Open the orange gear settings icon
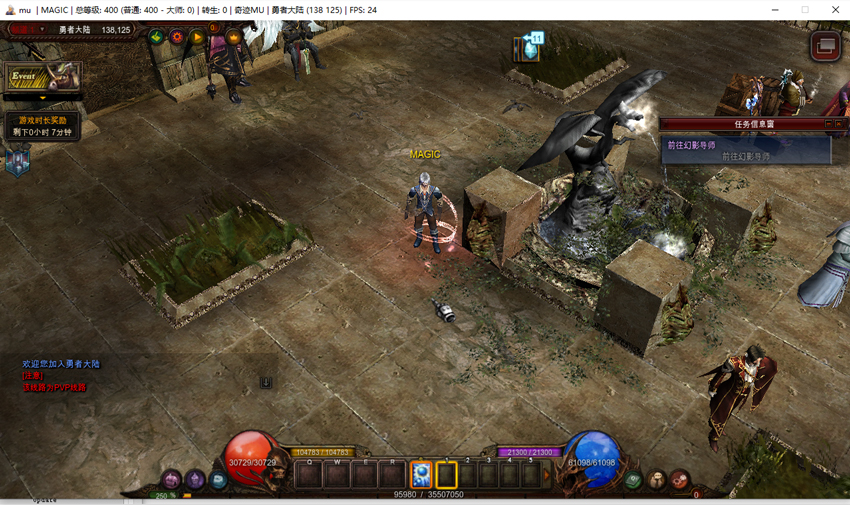This screenshot has height=505, width=850. pos(177,37)
